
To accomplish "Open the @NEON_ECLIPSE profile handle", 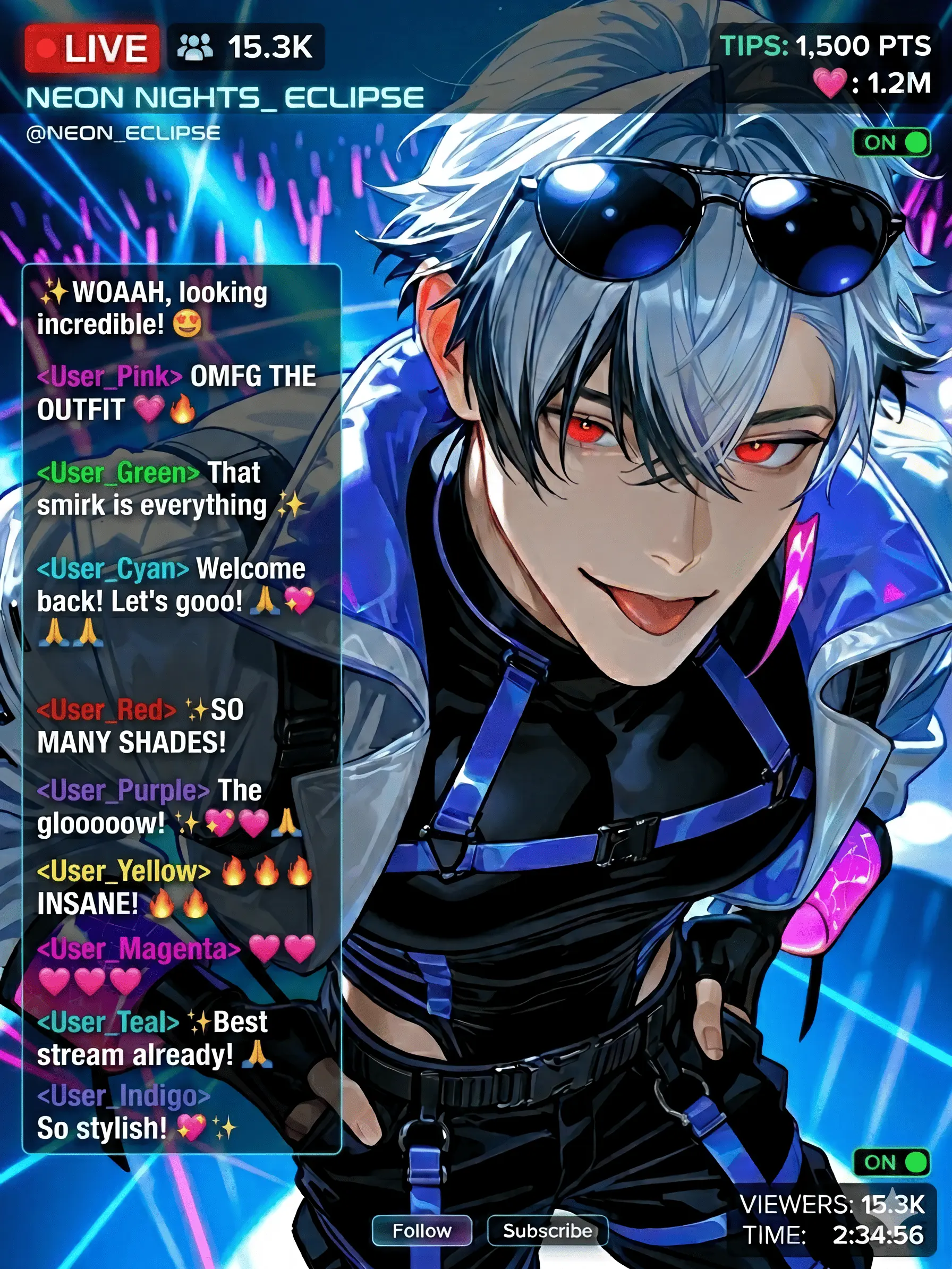I will (x=123, y=133).
